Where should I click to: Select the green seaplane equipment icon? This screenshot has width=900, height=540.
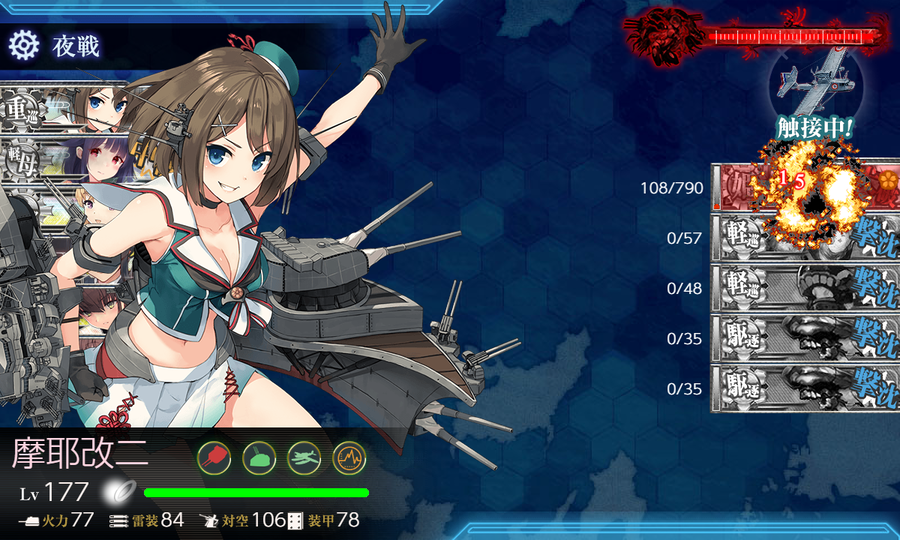(303, 457)
